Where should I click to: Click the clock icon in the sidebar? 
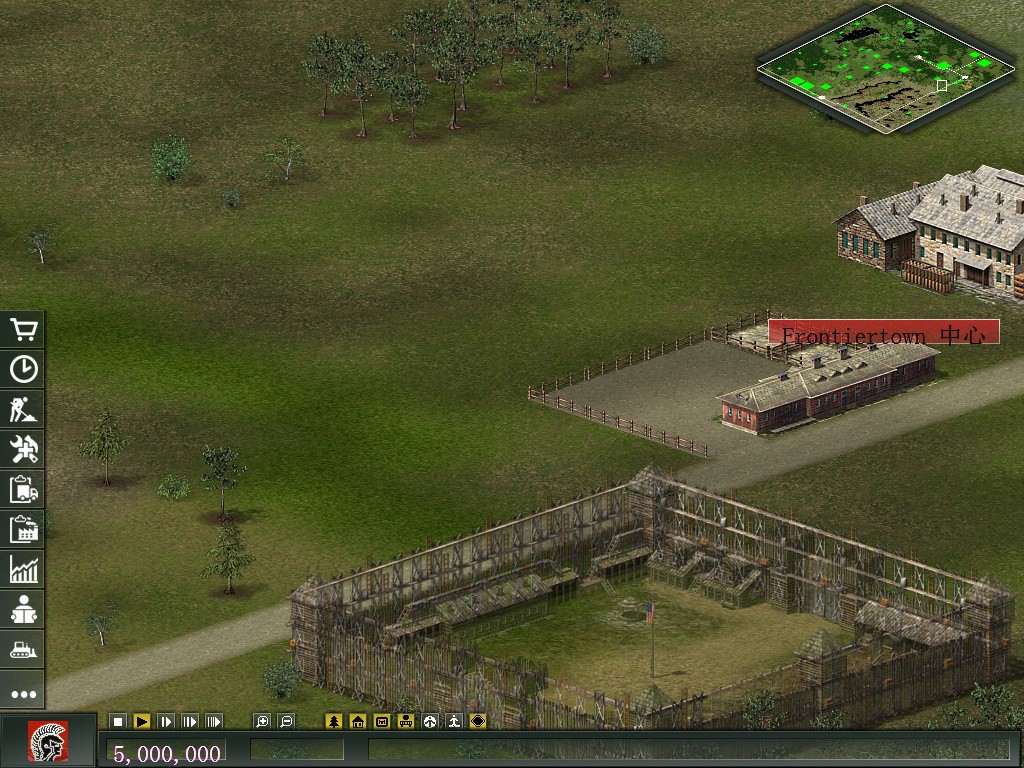[23, 370]
